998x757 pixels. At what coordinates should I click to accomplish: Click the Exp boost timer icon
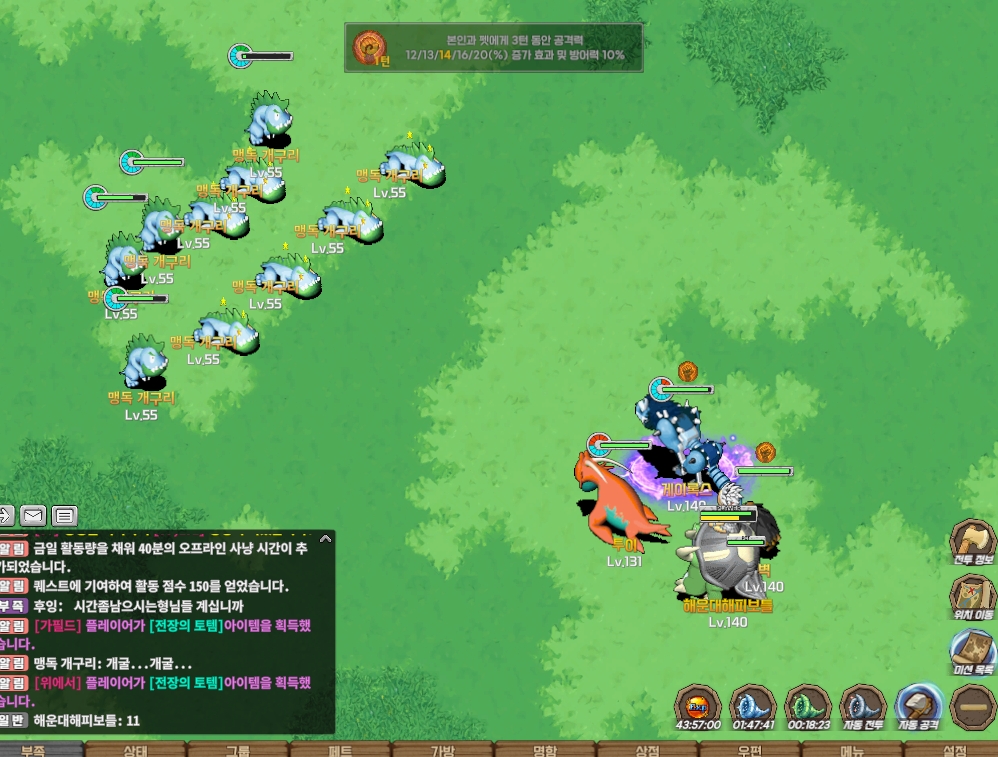click(x=698, y=706)
